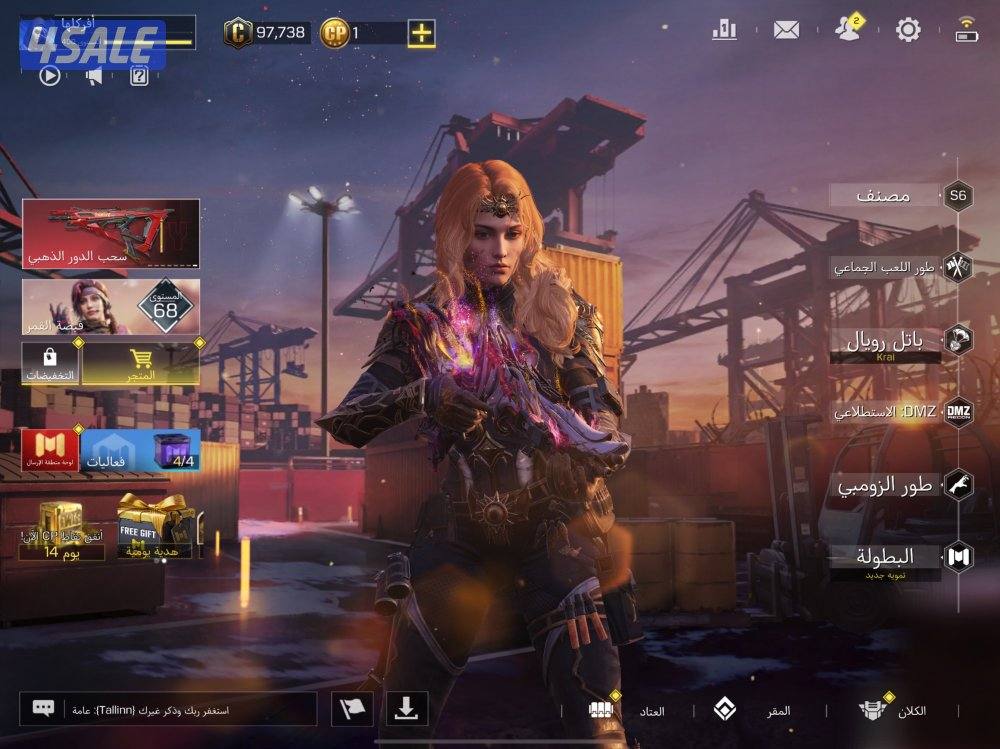This screenshot has width=1000, height=749.
Task: Click the download arrow button
Action: pos(405,709)
